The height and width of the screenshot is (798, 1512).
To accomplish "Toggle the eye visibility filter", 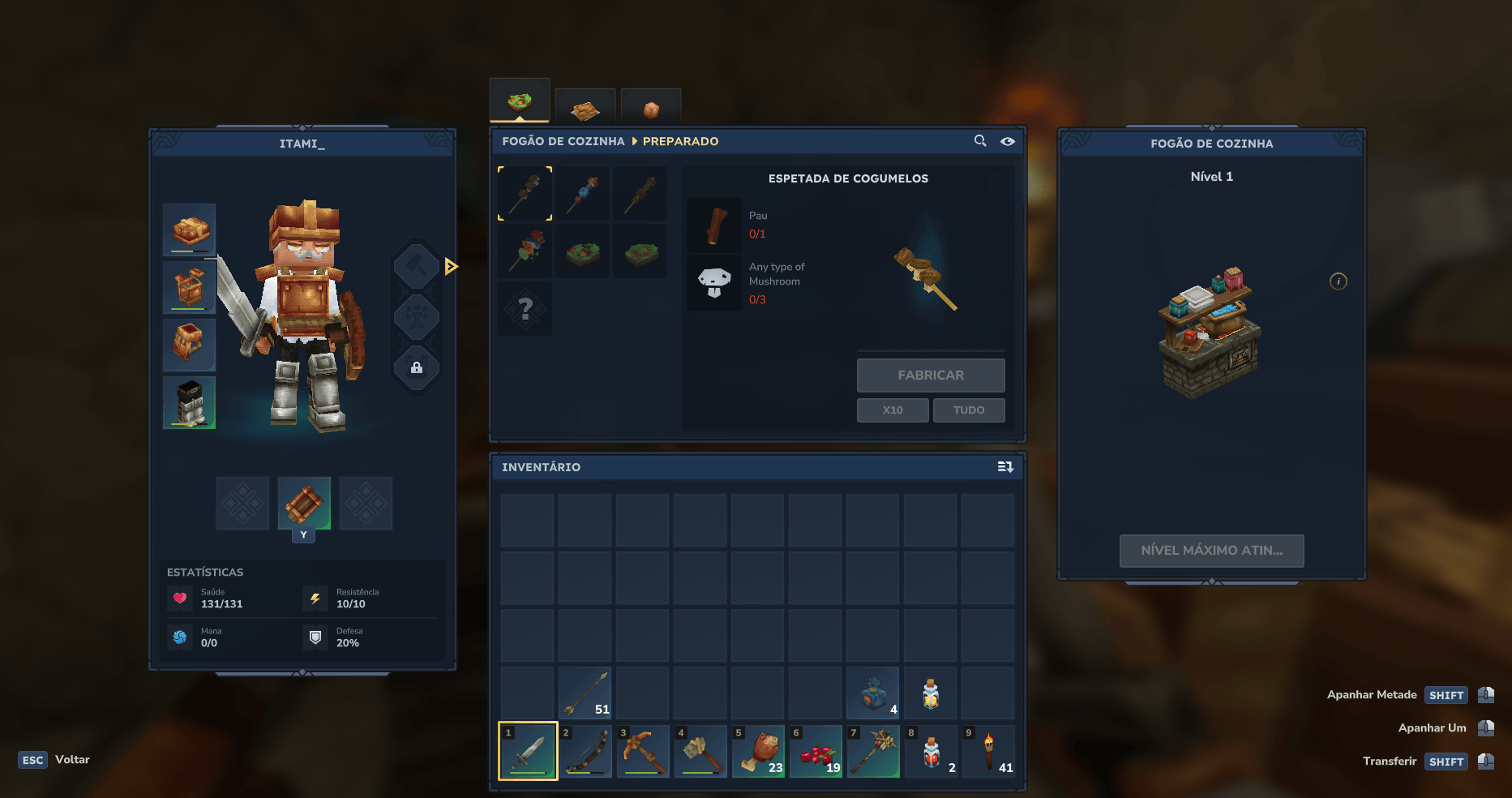I will (1007, 141).
